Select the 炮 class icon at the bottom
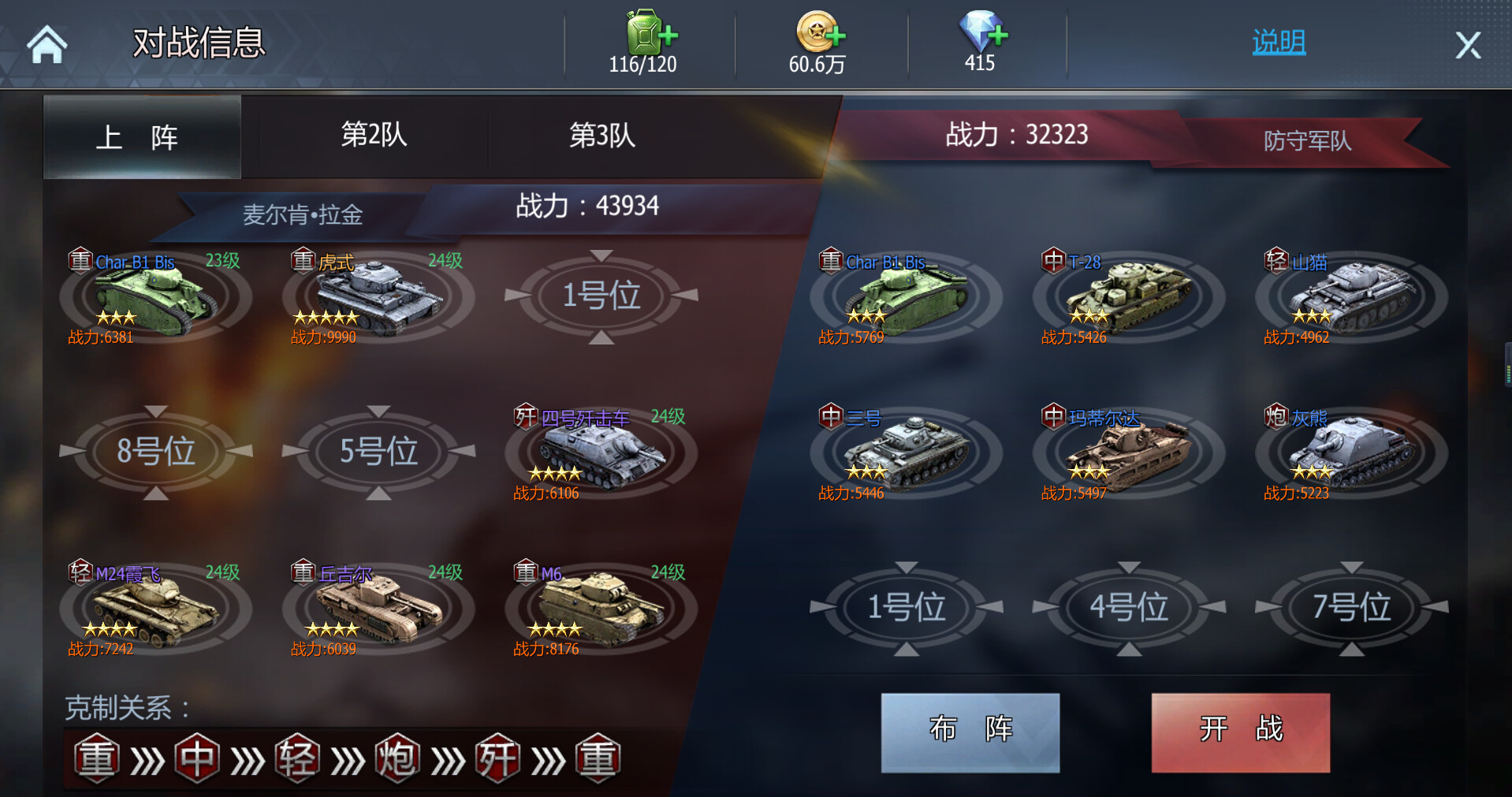 pyautogui.click(x=397, y=757)
